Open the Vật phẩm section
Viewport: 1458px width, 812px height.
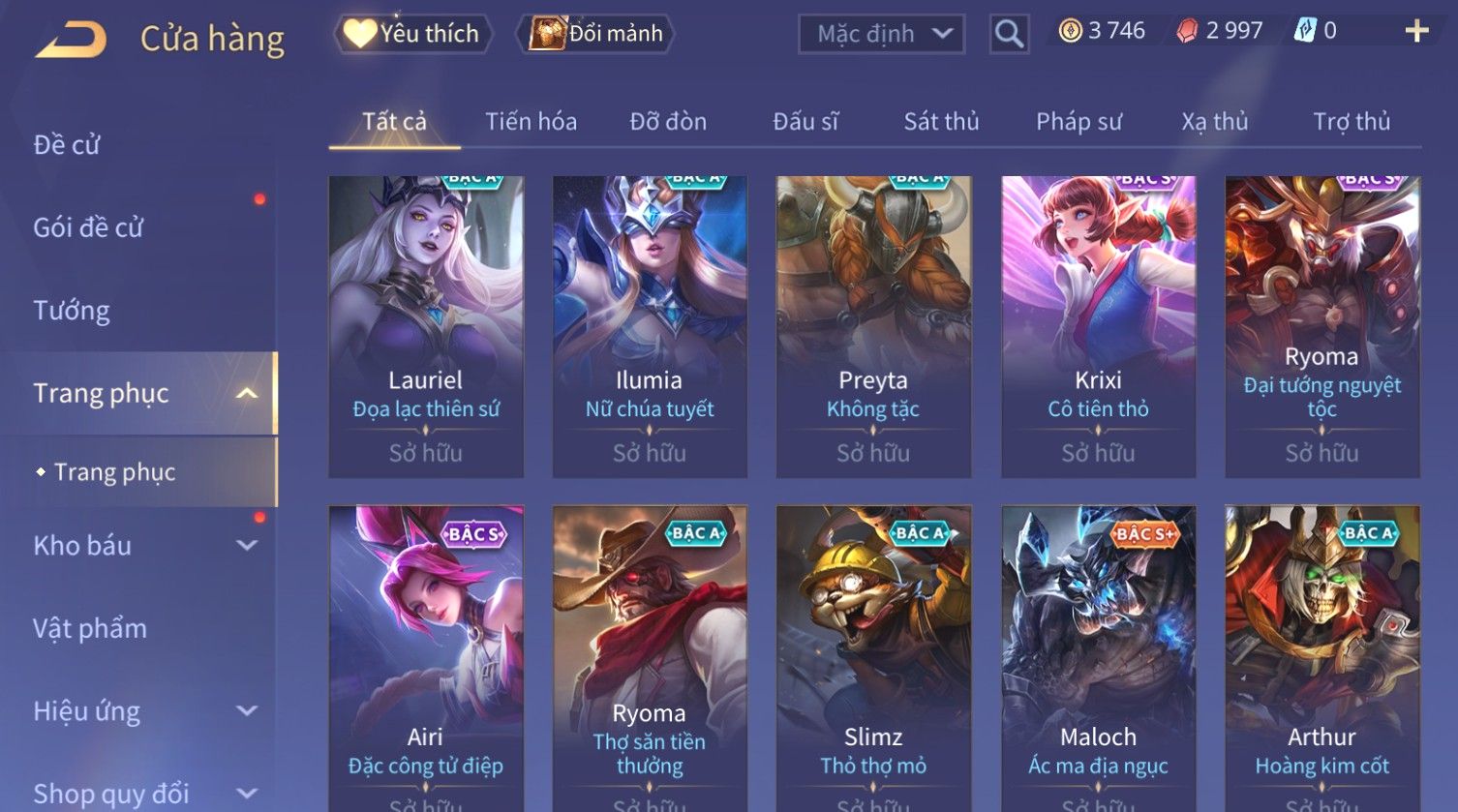(x=90, y=629)
